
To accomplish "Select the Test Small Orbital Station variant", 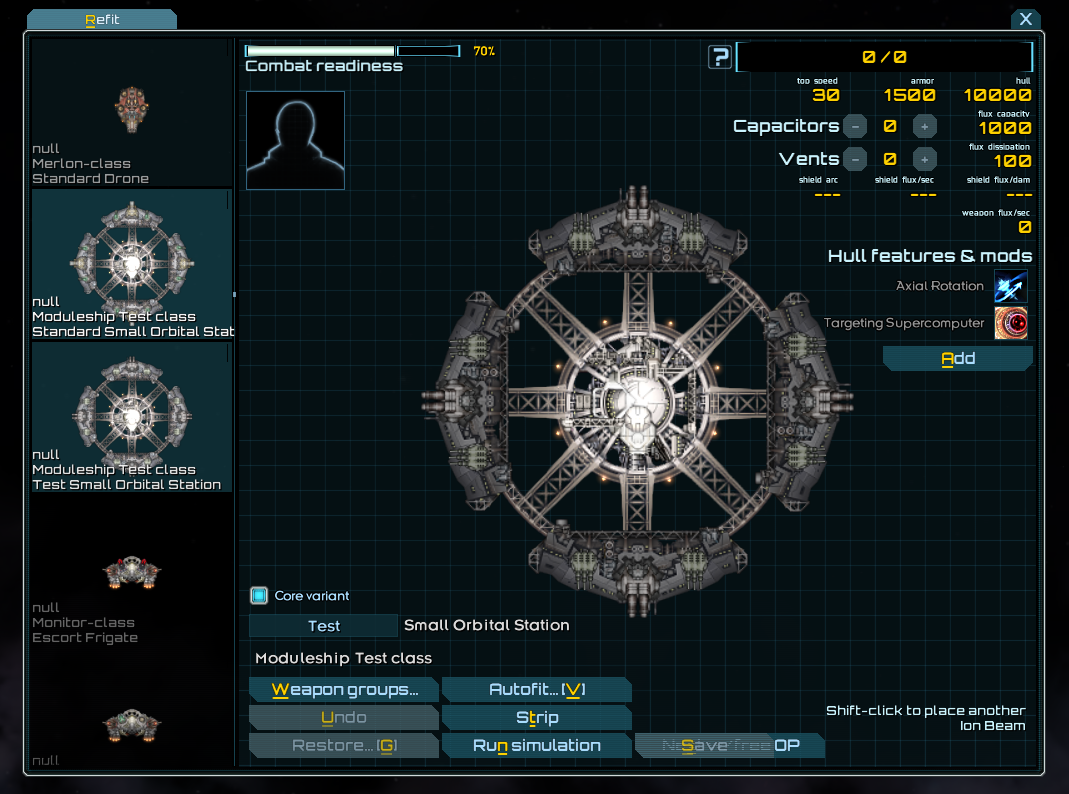I will coord(131,417).
